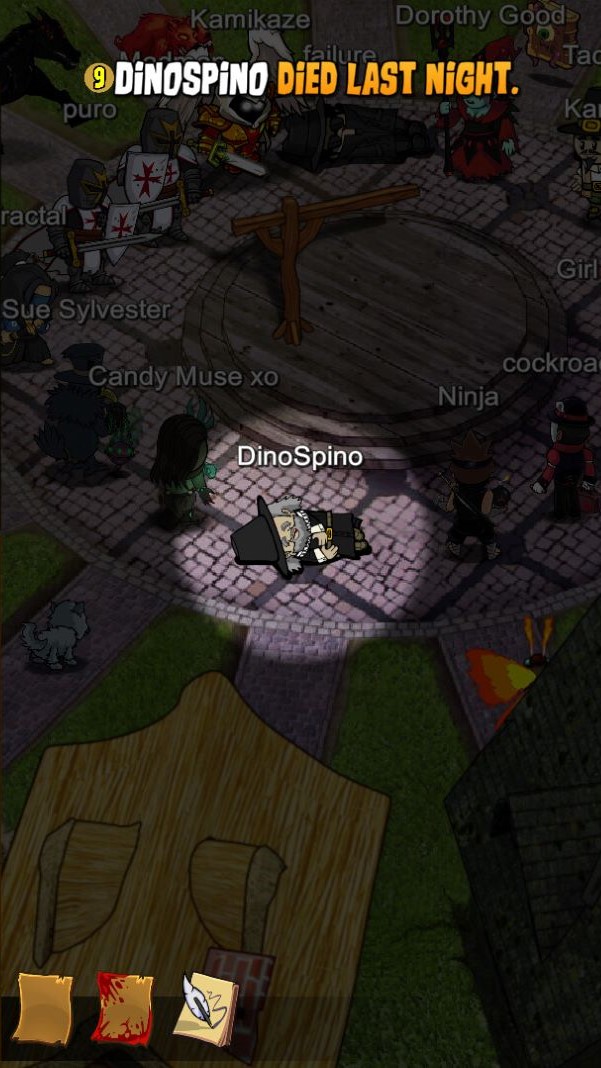This screenshot has height=1068, width=601.
Task: Open the quill and notepad icon
Action: coord(205,1008)
